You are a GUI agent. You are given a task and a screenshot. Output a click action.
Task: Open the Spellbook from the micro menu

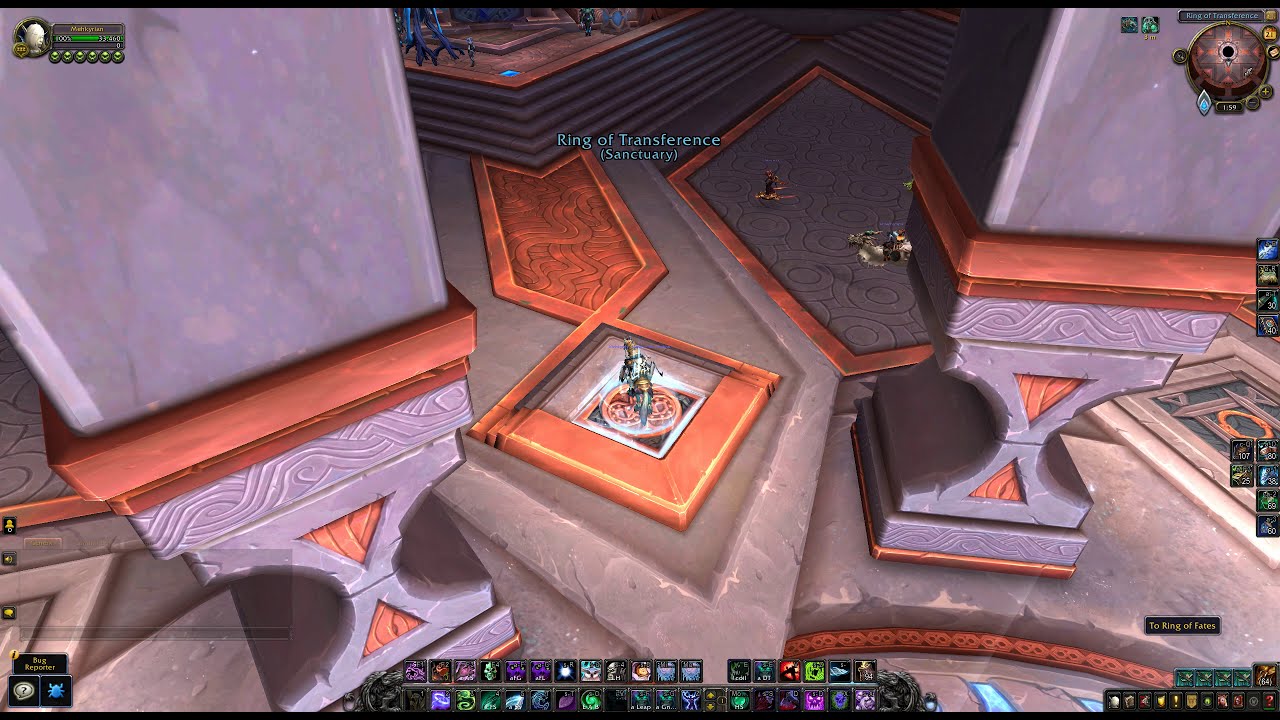click(x=1128, y=701)
